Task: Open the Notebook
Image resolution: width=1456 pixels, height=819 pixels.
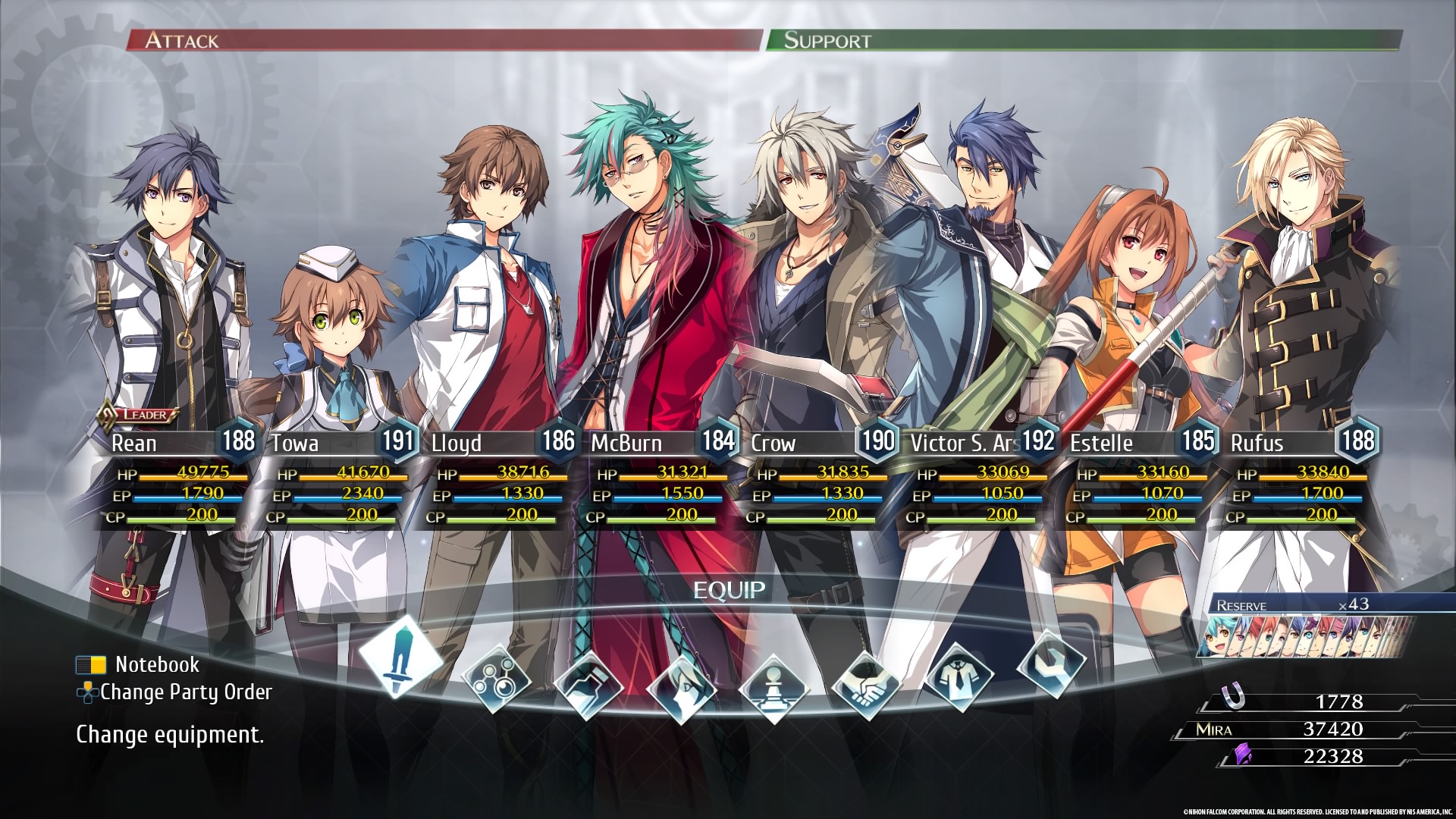Action: [157, 665]
